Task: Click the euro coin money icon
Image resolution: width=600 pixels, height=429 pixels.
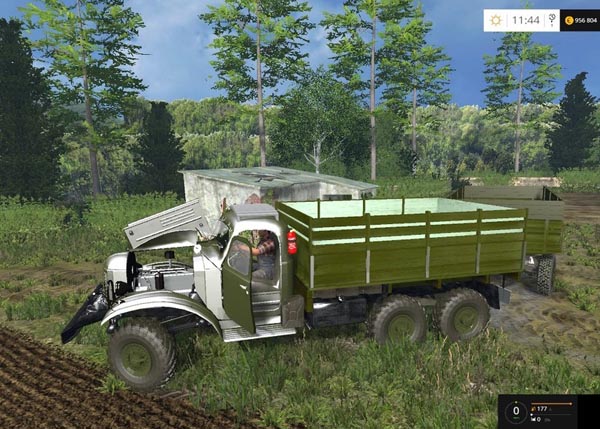Action: [568, 20]
